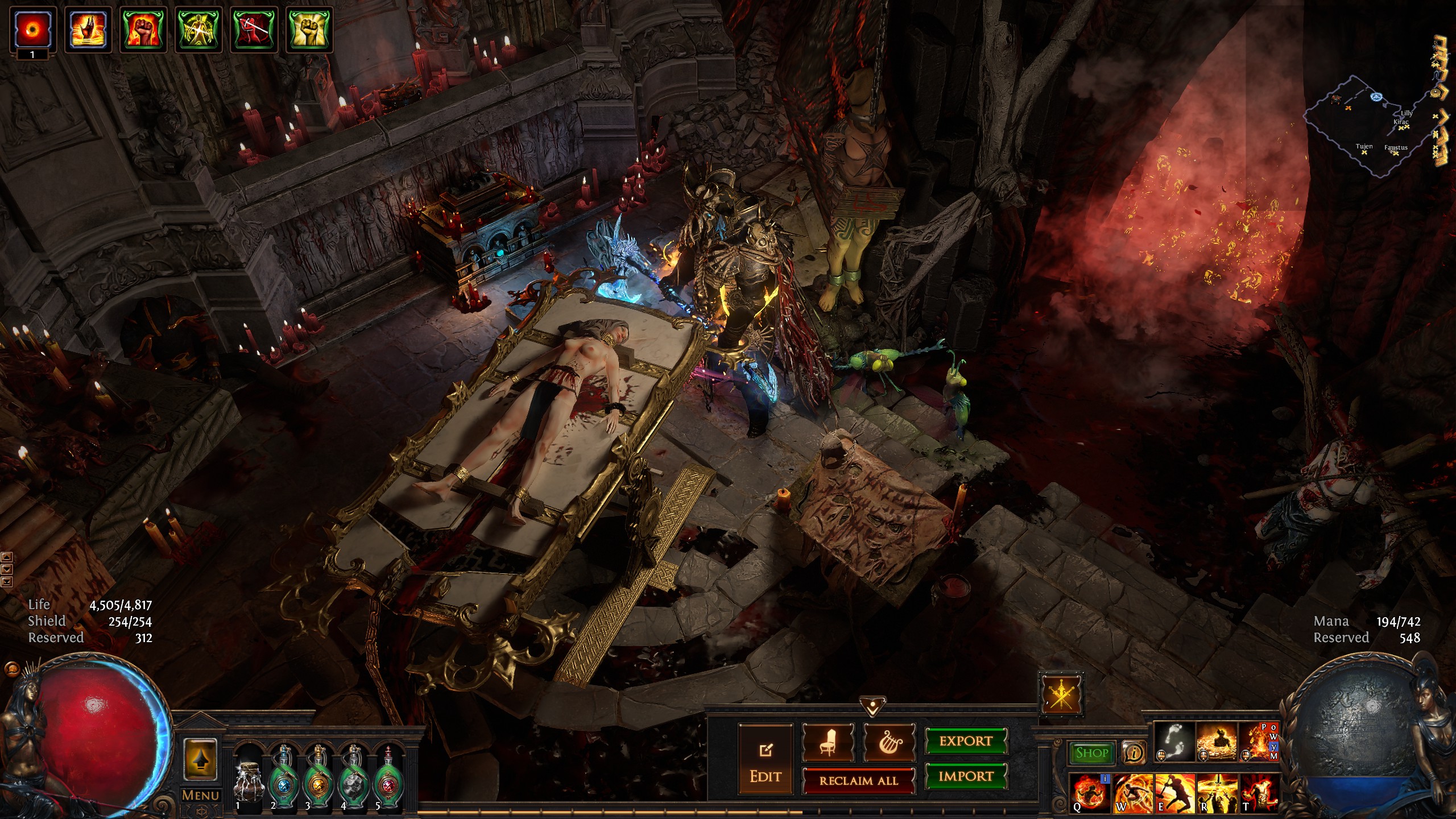
Task: Open hideout Edit mode
Action: coord(765,759)
